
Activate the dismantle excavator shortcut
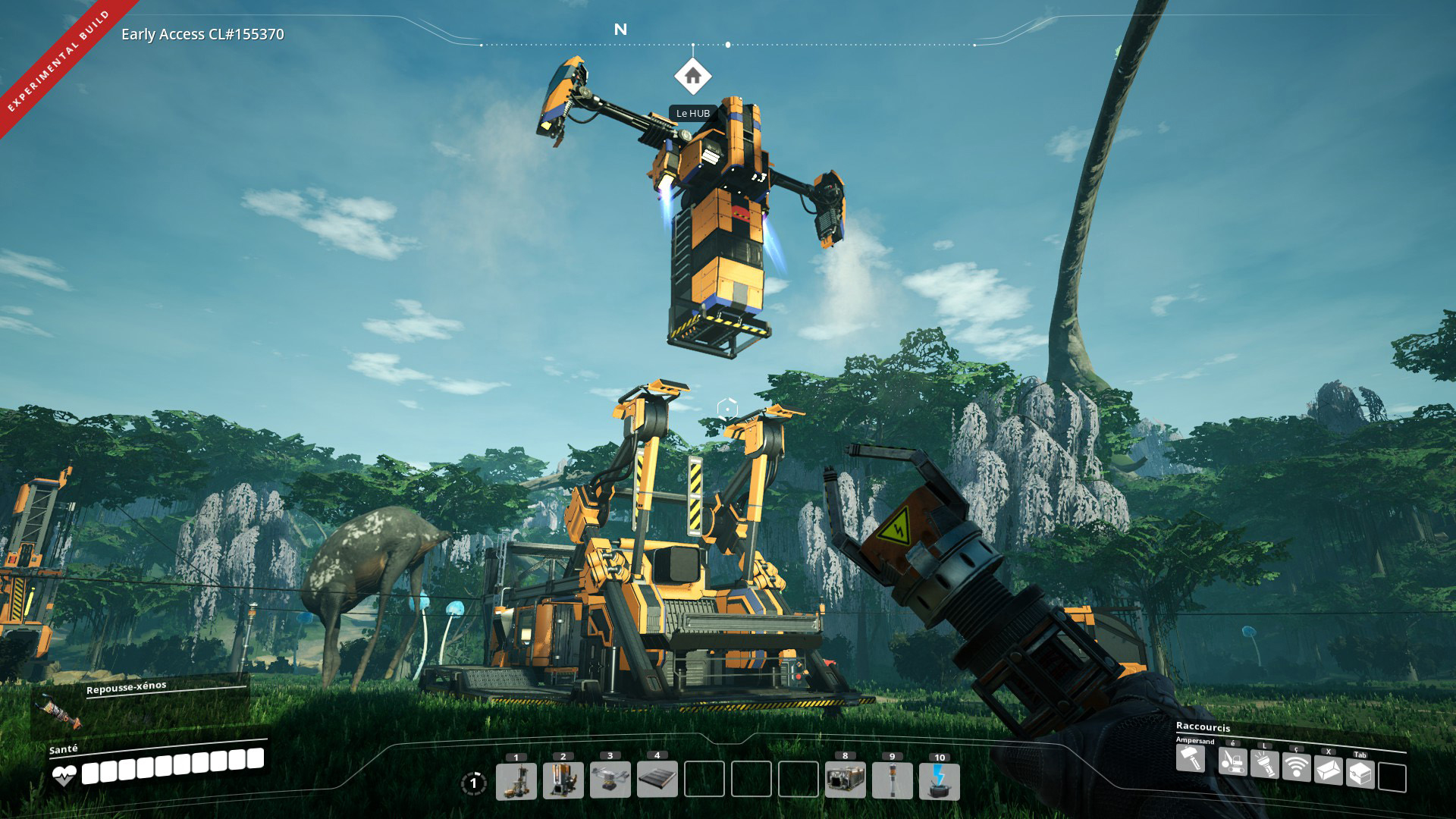1232,761
